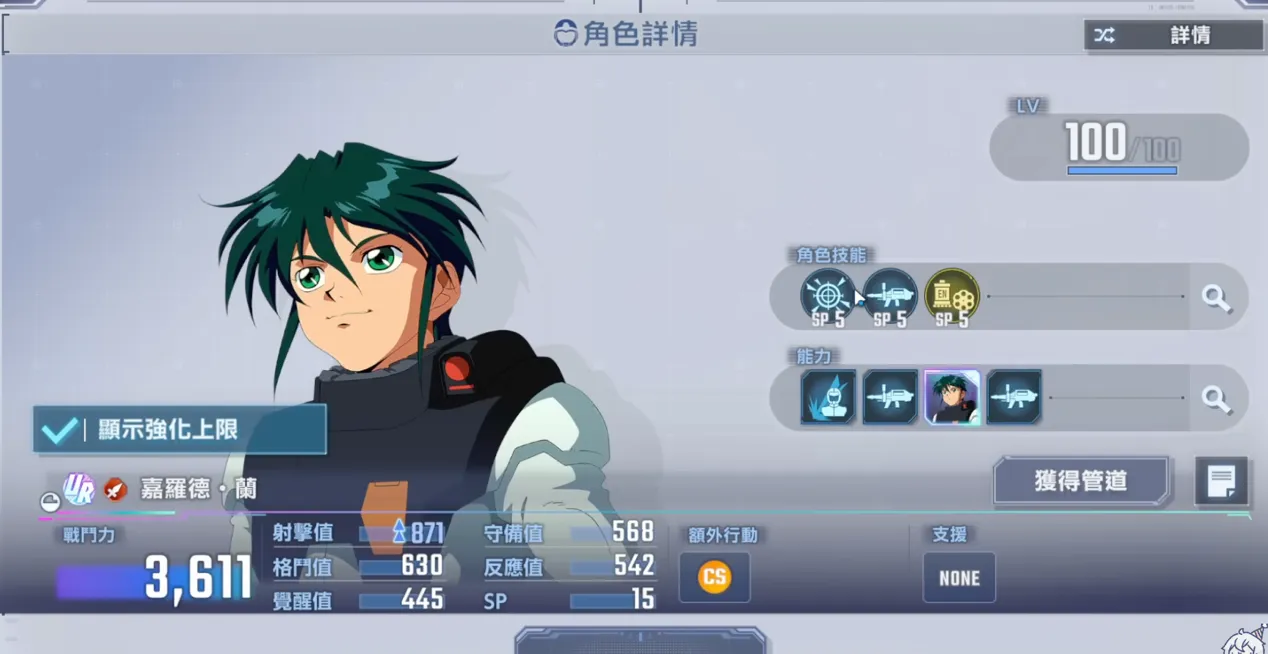This screenshot has height=654, width=1268.
Task: Select the crosshair target character skill
Action: 828,296
